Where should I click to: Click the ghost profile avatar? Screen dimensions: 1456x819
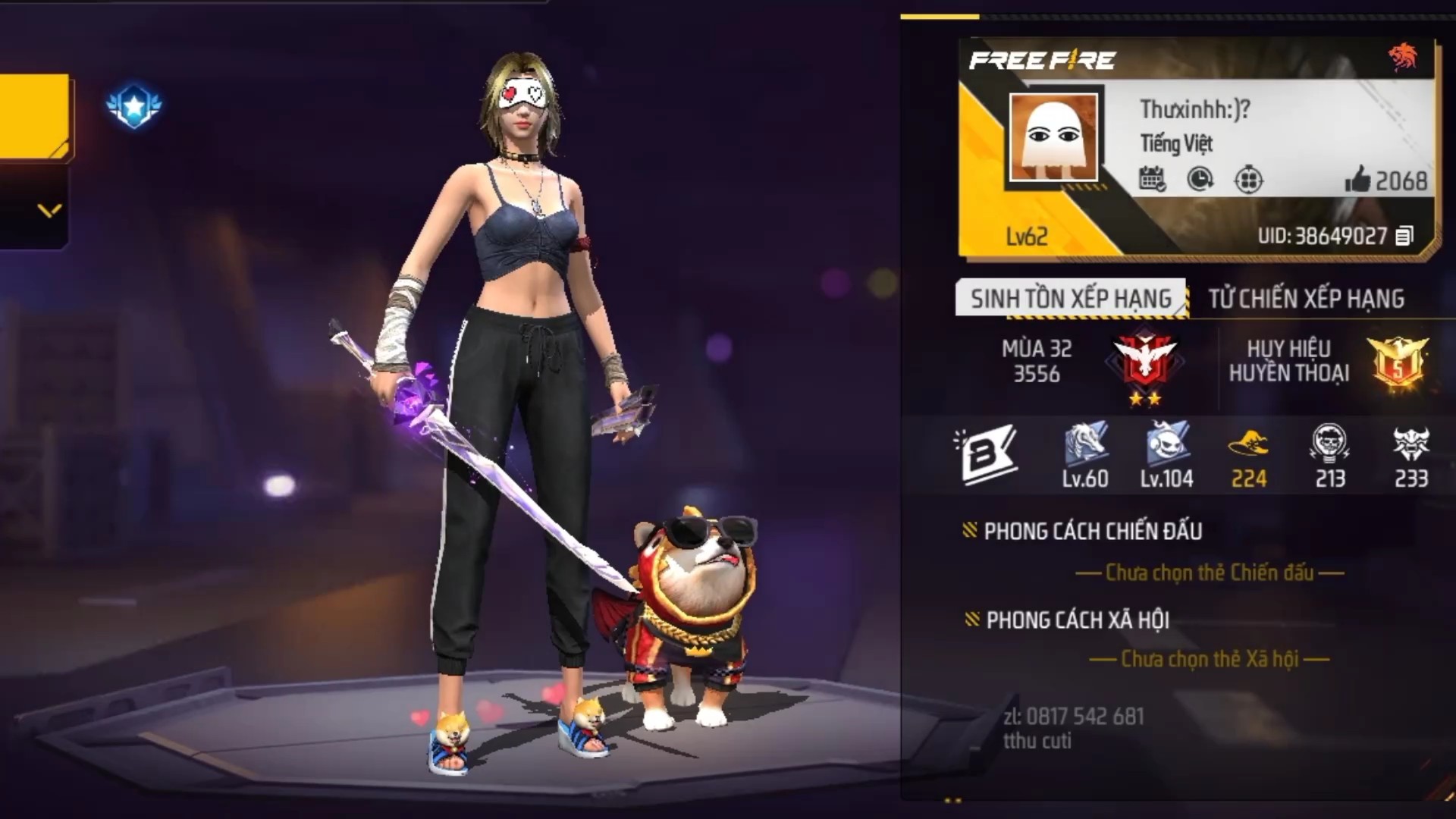coord(1053,137)
